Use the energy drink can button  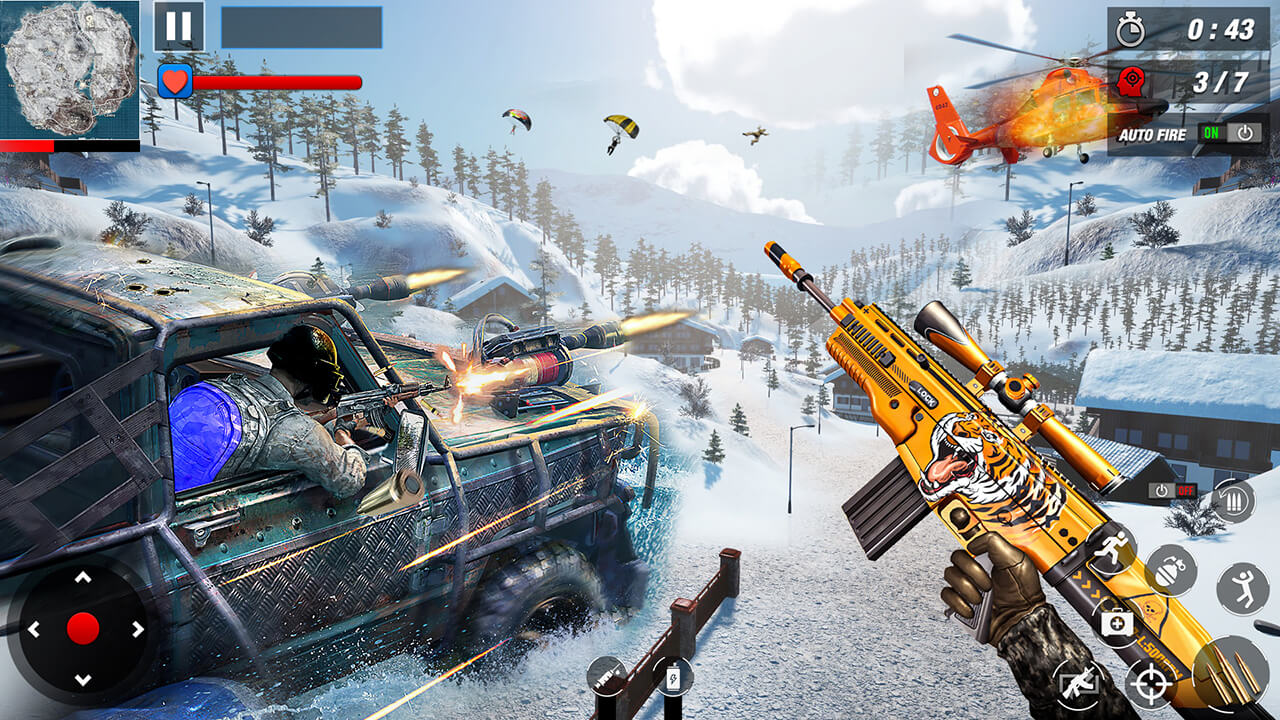673,676
